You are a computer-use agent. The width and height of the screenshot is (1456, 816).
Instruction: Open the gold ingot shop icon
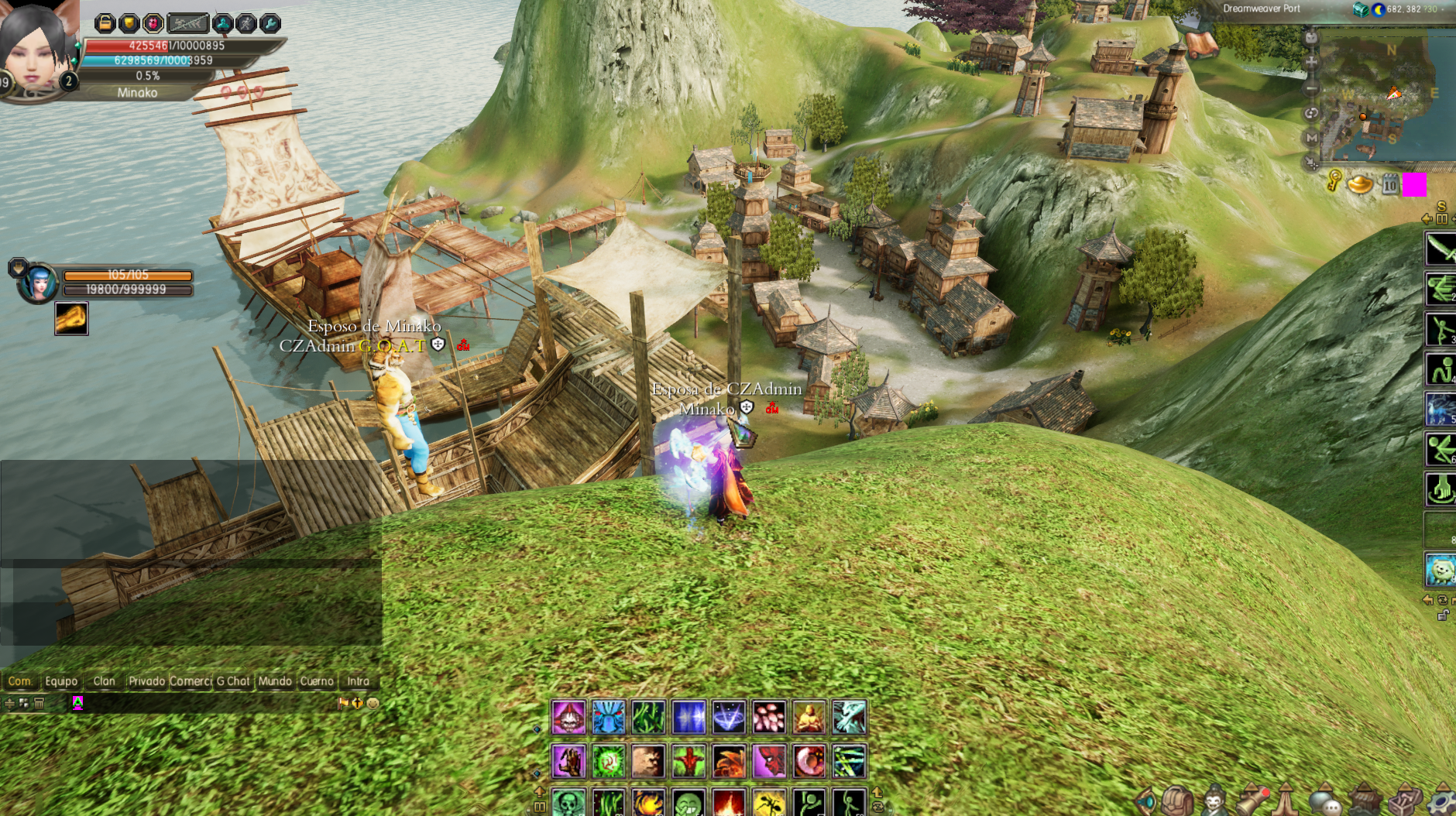[x=1360, y=184]
